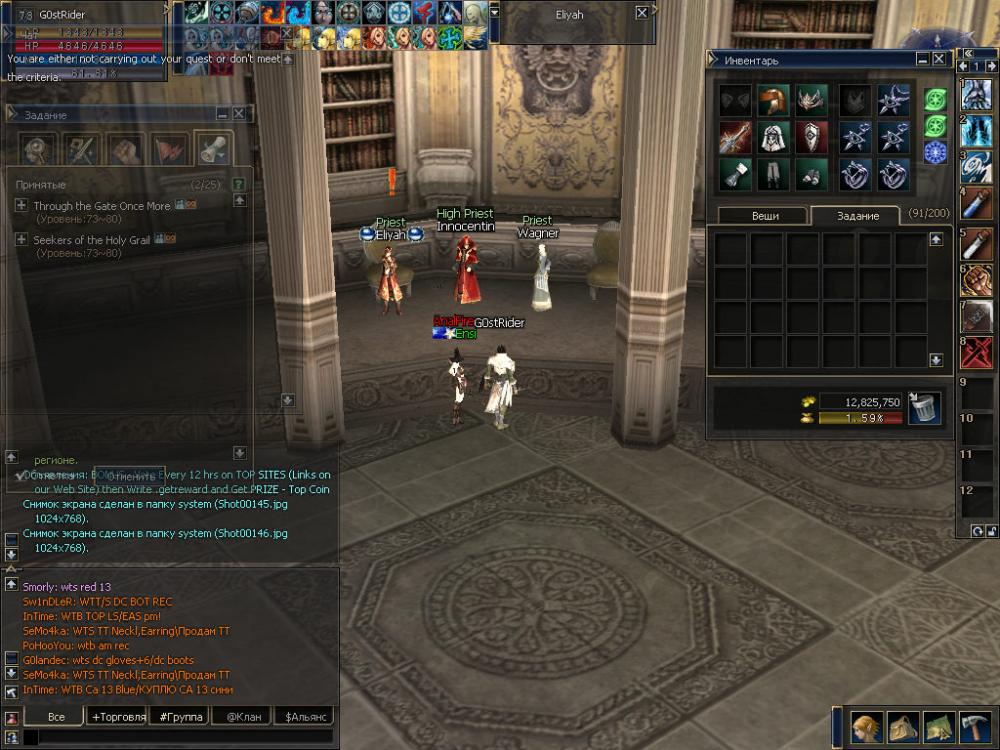The height and width of the screenshot is (750, 1000).
Task: Switch to the Вещи items tab
Action: tap(765, 216)
